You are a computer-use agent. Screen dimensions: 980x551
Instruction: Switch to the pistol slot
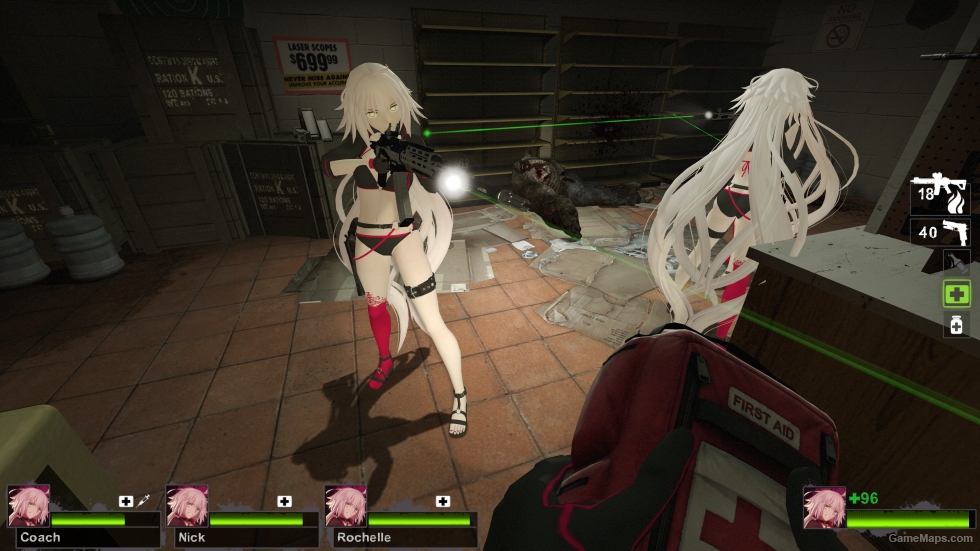click(940, 232)
